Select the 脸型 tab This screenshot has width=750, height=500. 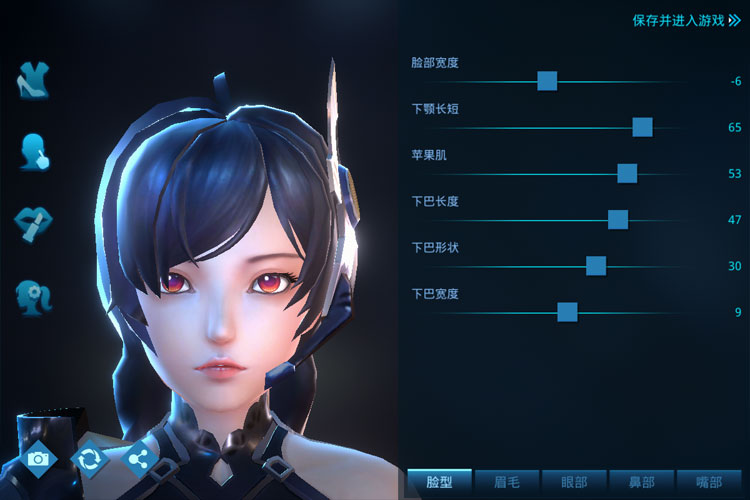439,482
